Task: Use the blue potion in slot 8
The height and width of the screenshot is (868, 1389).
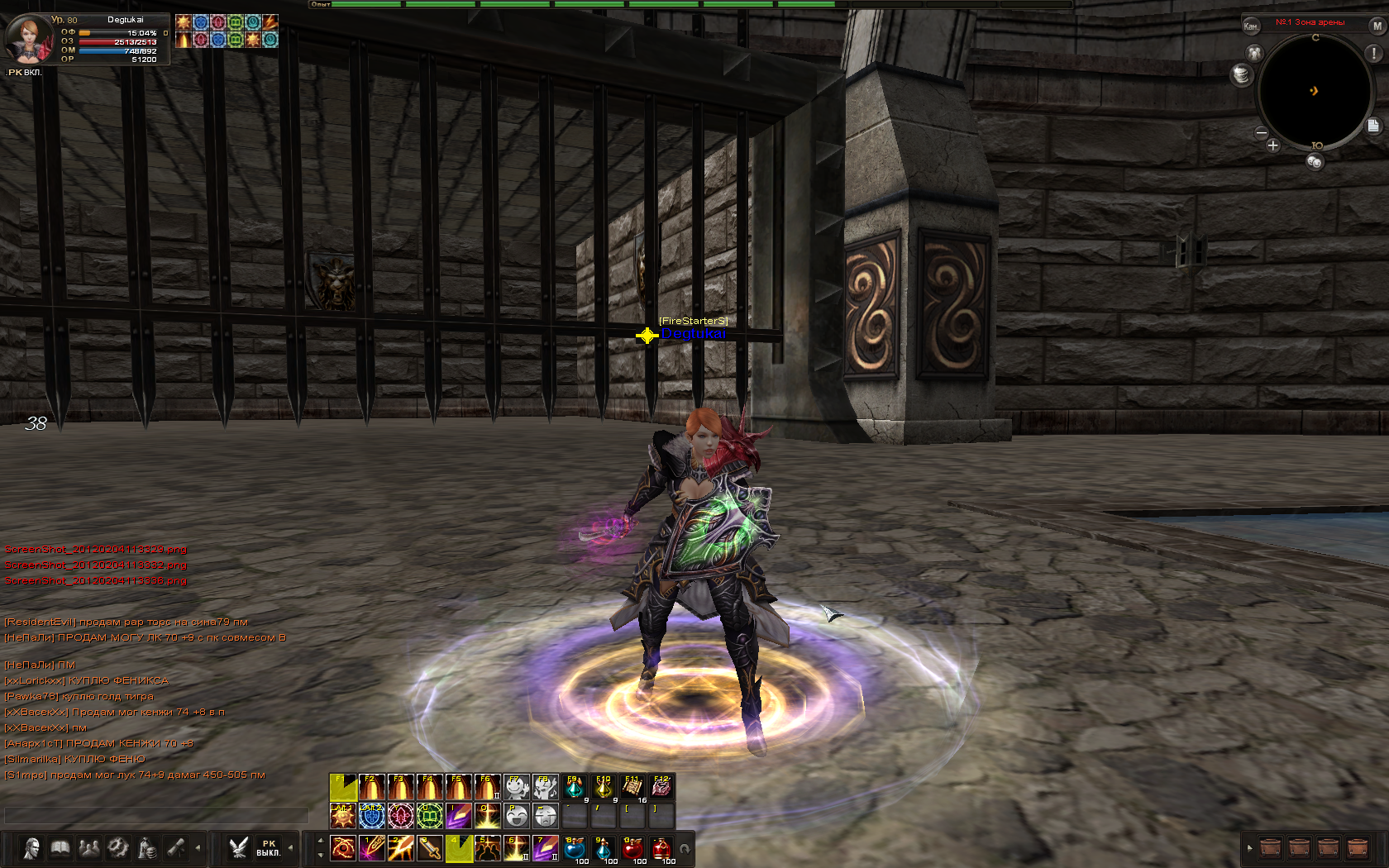Action: point(575,848)
